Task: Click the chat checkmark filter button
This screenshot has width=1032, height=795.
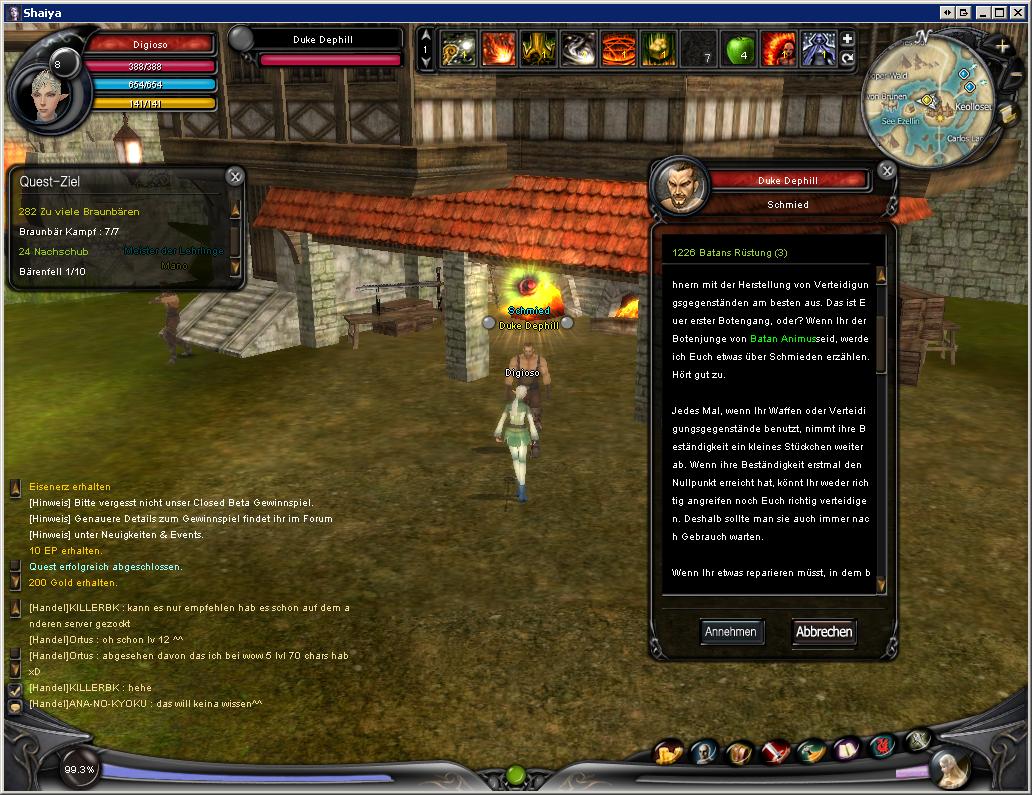Action: 15,689
